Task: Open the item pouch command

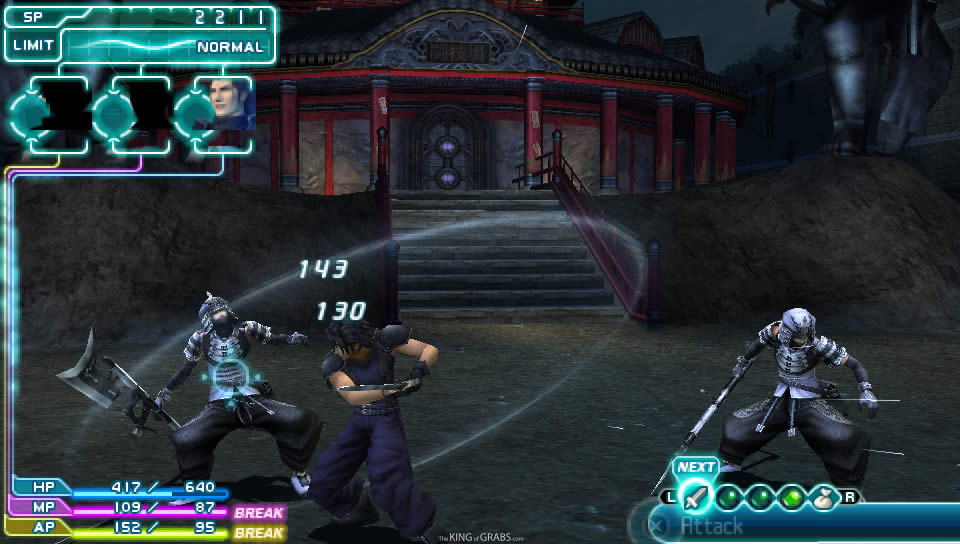Action: 825,495
